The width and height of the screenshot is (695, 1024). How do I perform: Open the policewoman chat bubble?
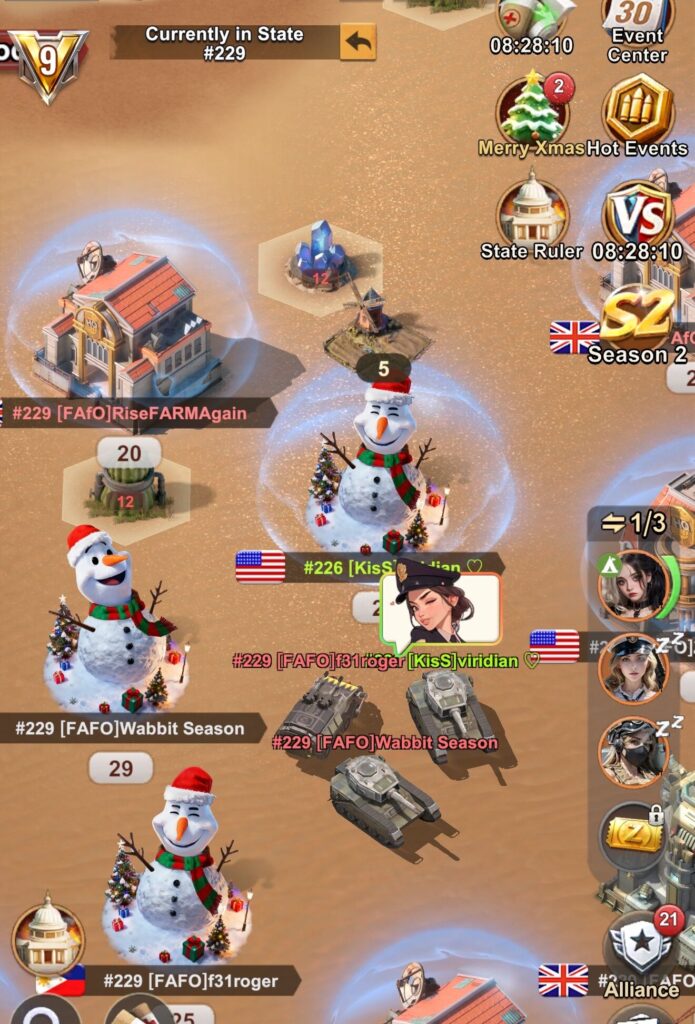coord(440,609)
